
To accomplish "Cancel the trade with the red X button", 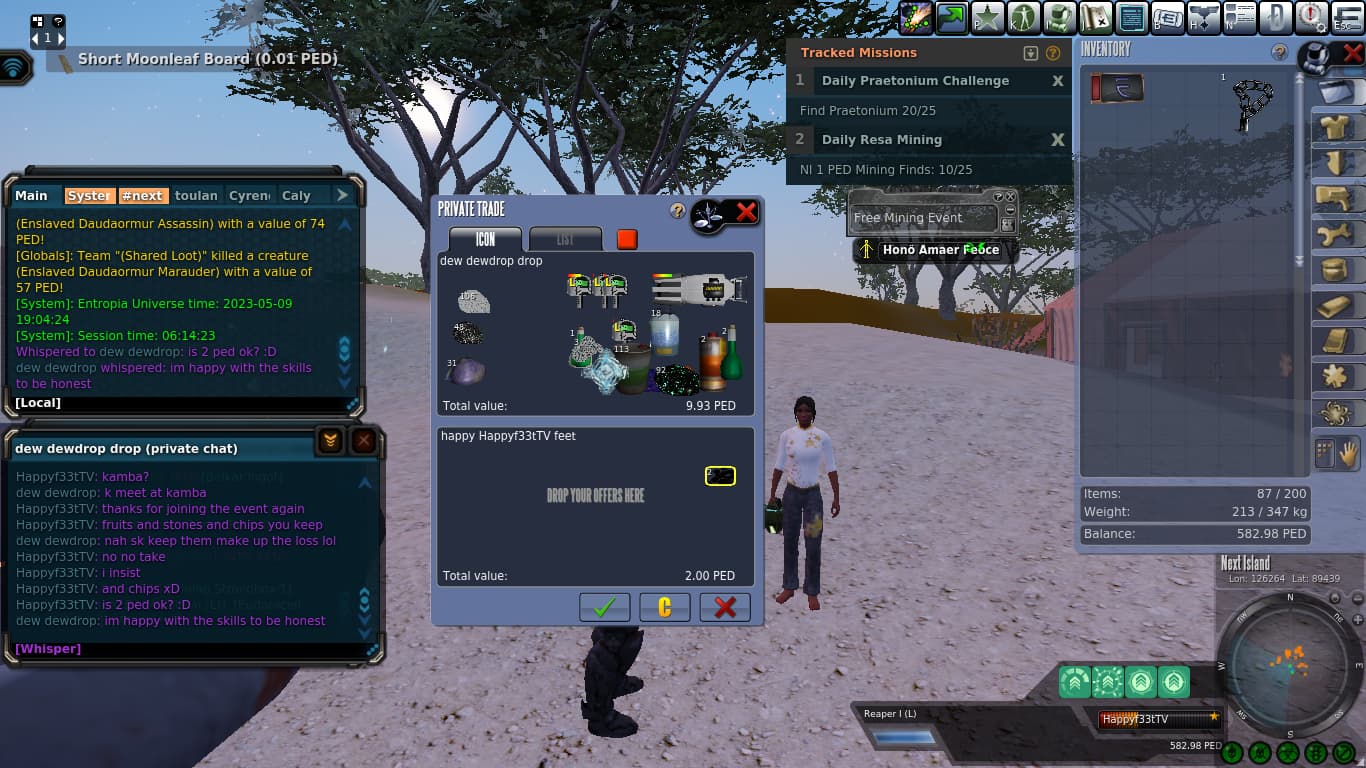I will pyautogui.click(x=725, y=607).
